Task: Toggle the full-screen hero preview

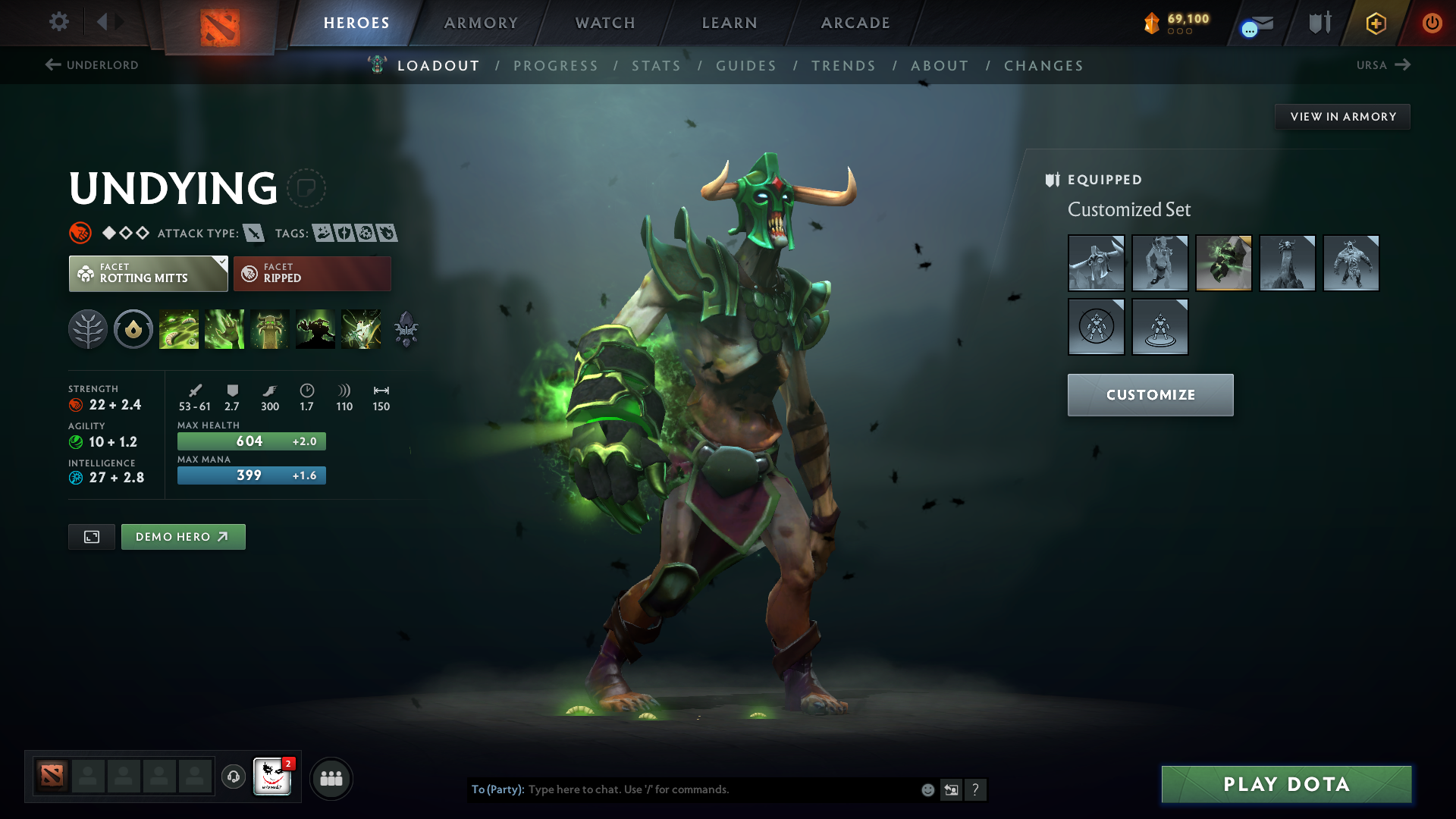Action: (x=91, y=536)
